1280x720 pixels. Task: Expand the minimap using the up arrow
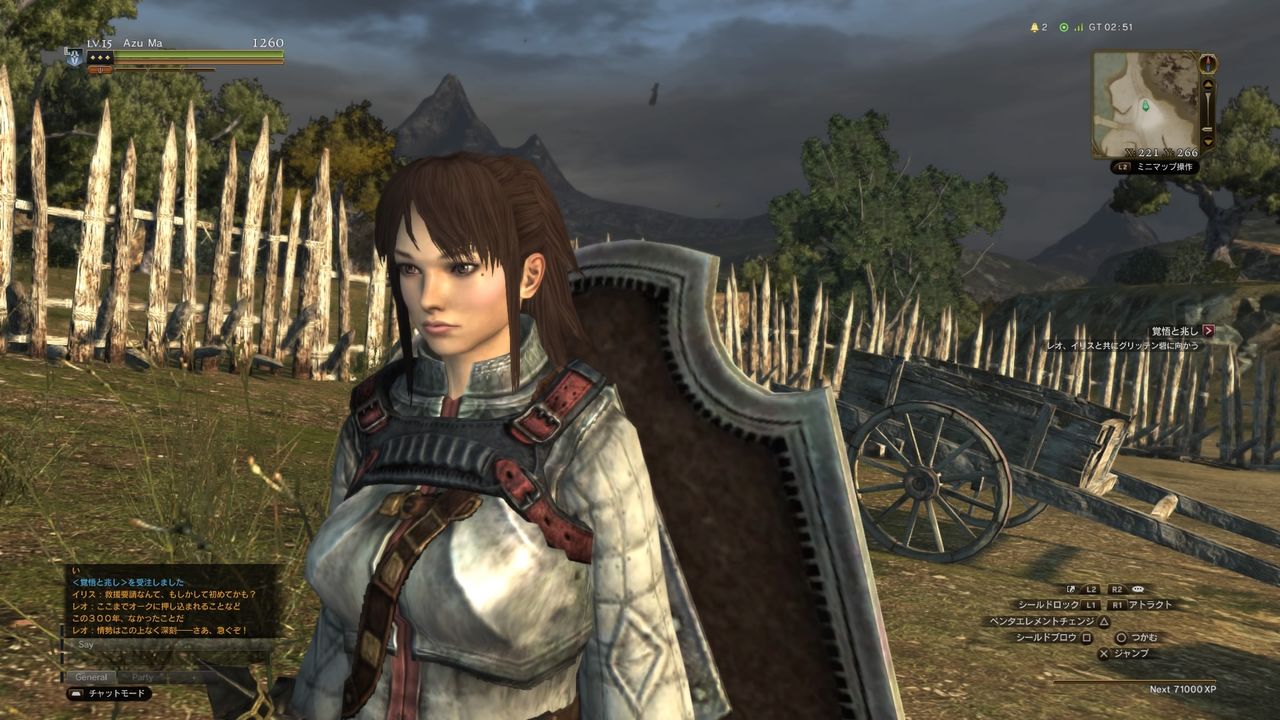pos(1206,85)
